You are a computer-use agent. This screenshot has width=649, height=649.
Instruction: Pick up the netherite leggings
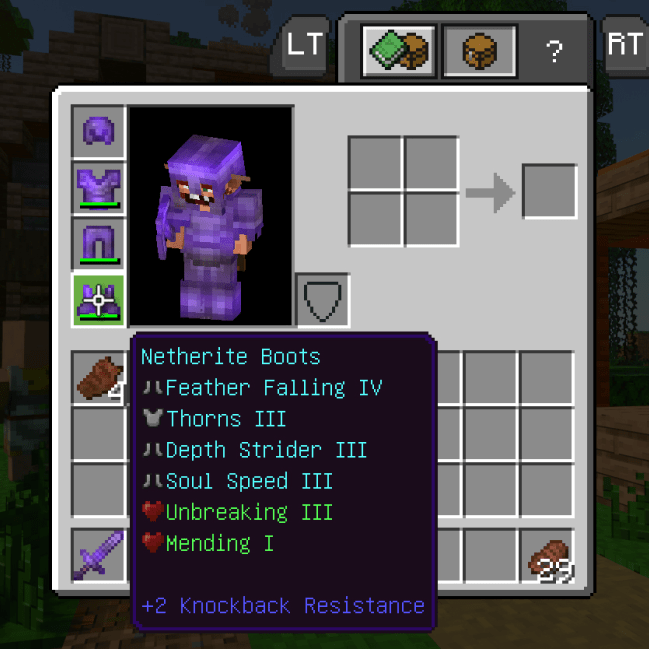[98, 243]
